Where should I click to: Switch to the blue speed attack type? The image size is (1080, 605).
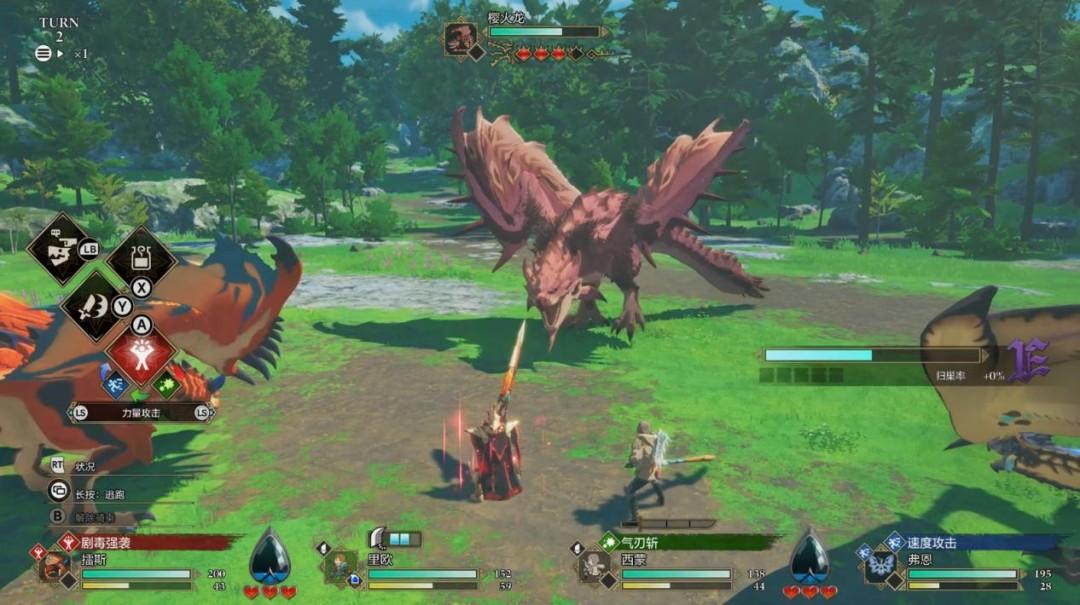[115, 382]
